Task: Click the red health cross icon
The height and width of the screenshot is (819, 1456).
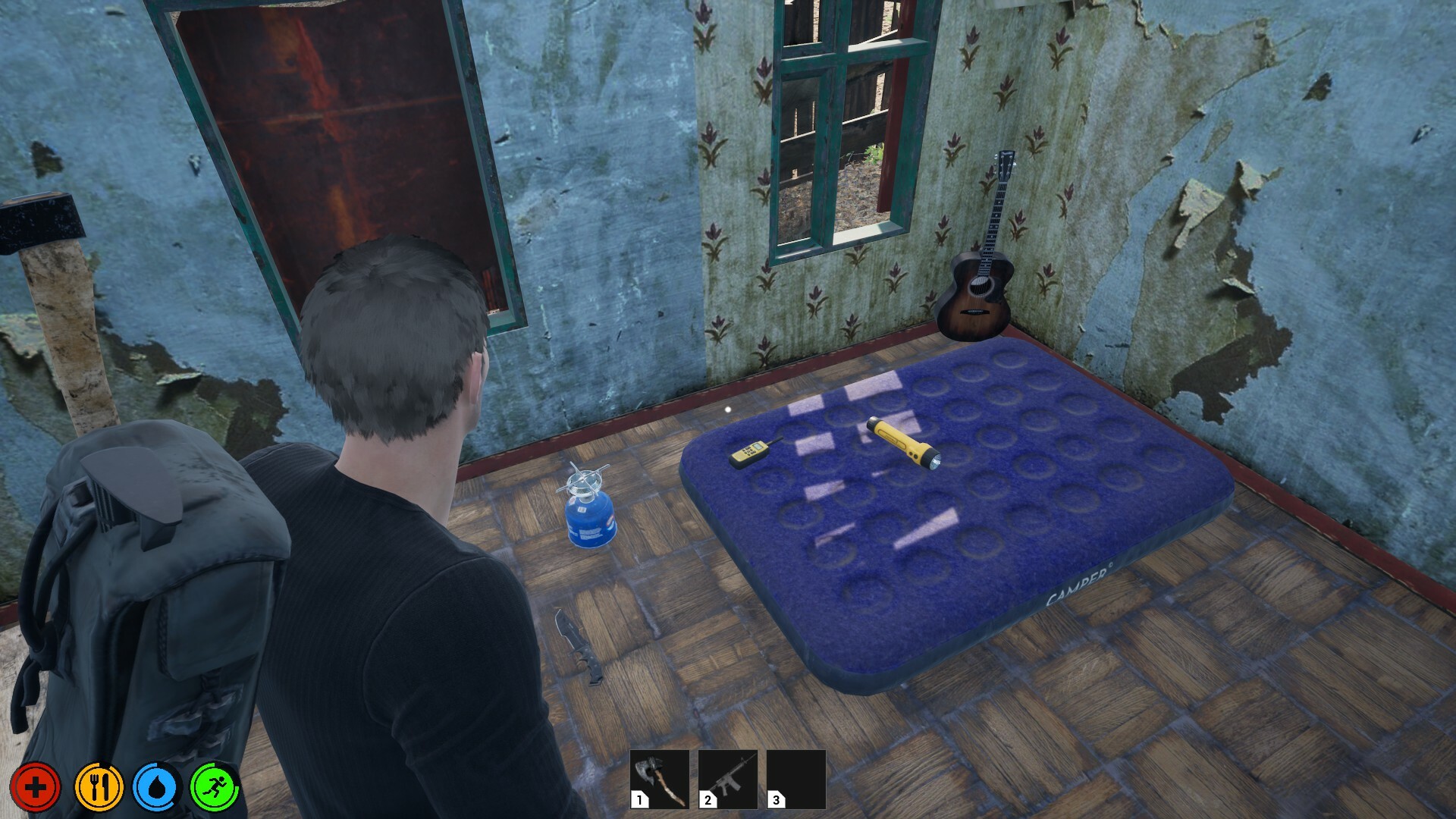Action: (36, 786)
